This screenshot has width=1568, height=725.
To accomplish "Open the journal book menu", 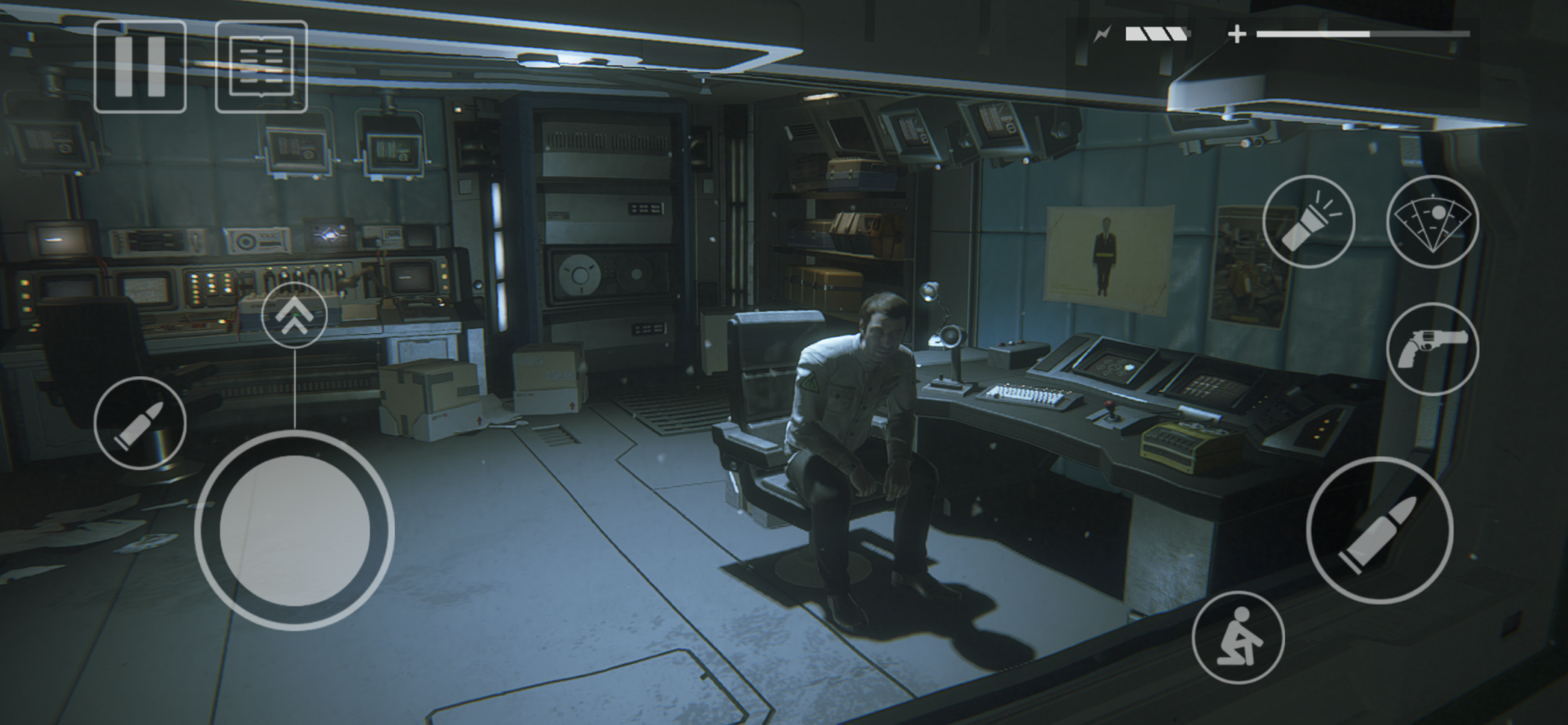I will [x=261, y=67].
